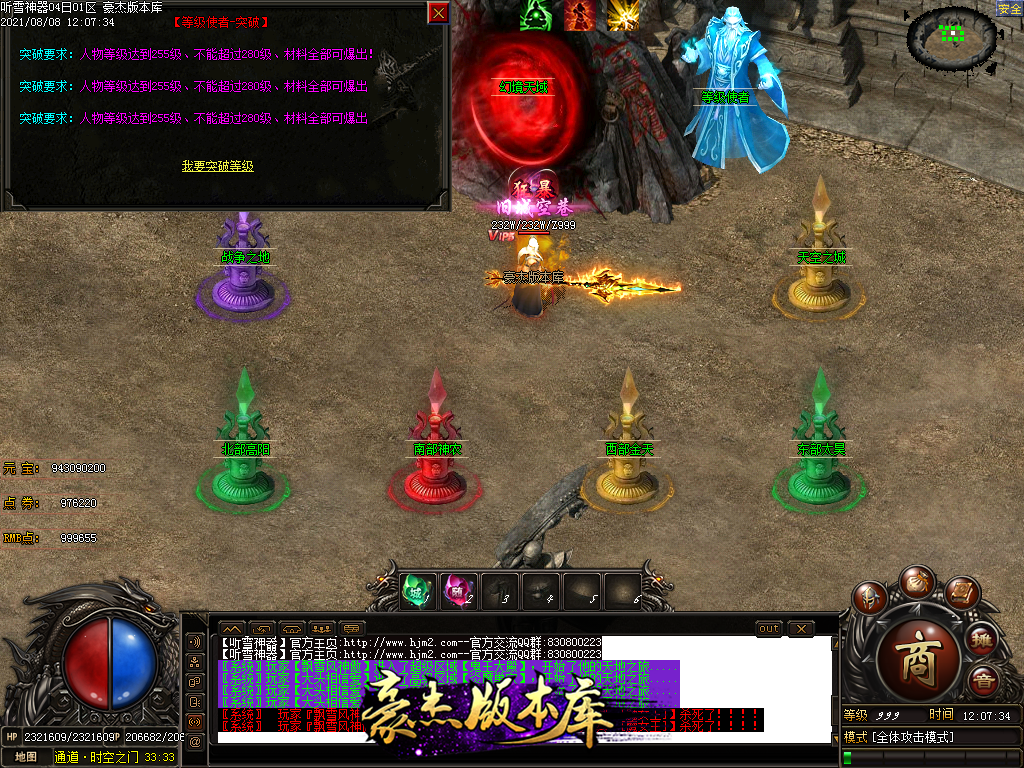Close the level envoy dialog window
The image size is (1024, 768).
[x=438, y=13]
